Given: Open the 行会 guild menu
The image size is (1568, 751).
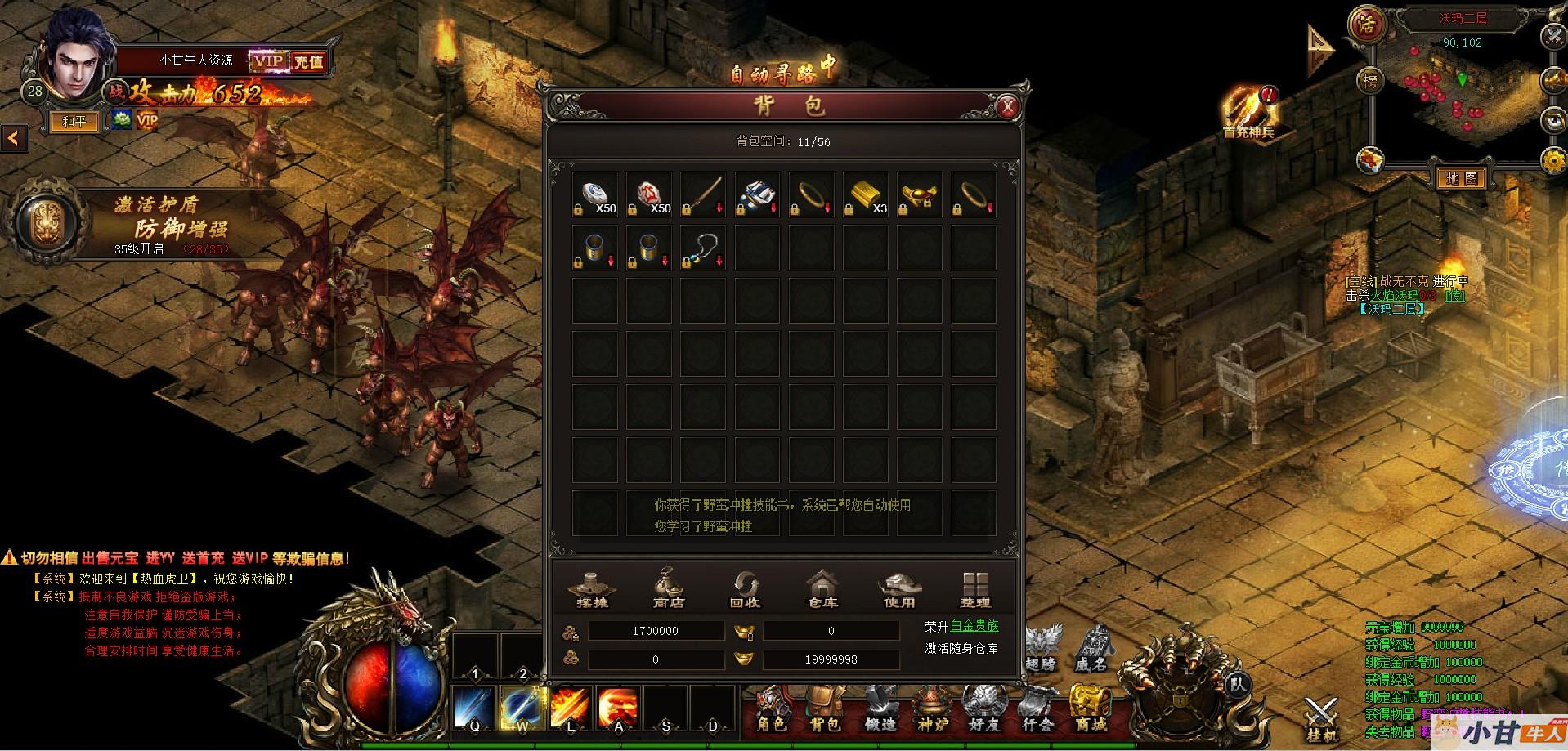Looking at the screenshot, I should 1037,708.
